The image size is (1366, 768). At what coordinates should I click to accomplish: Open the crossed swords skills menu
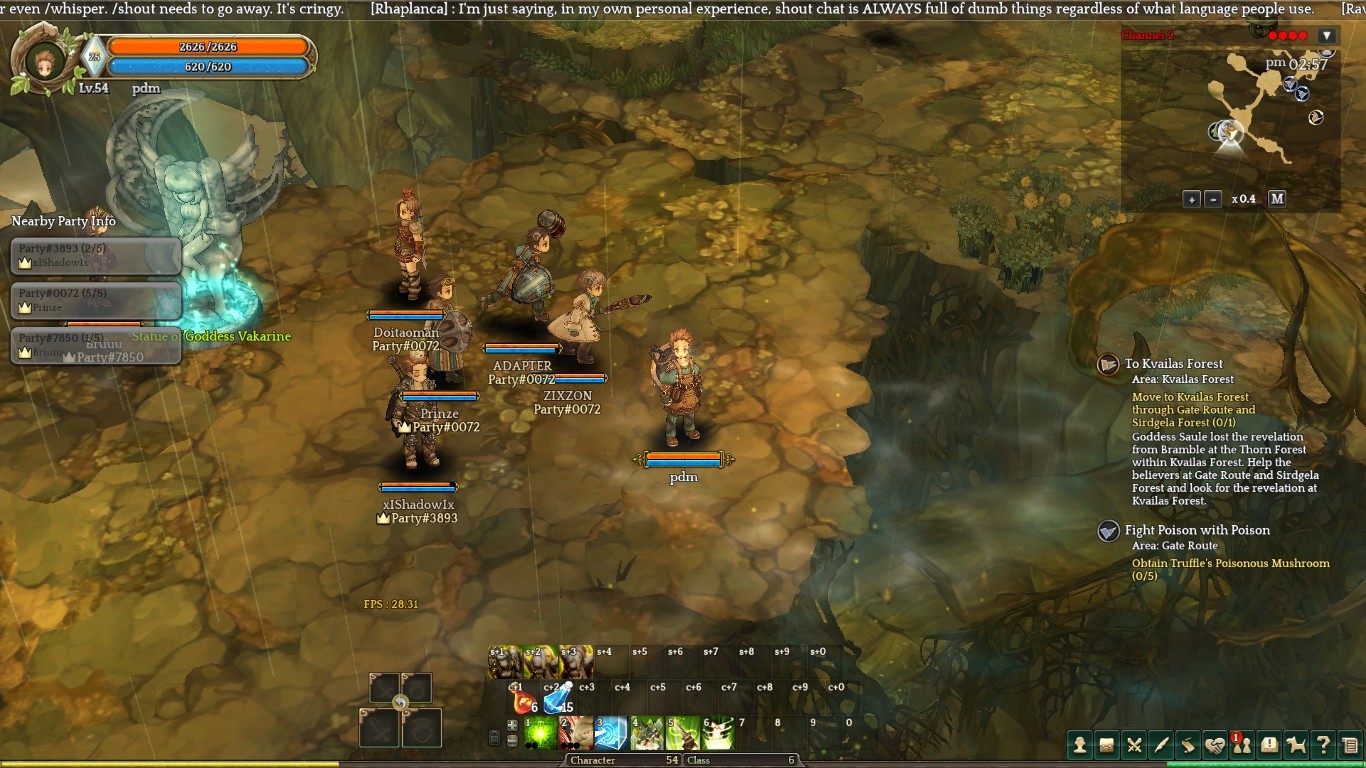coord(1134,744)
